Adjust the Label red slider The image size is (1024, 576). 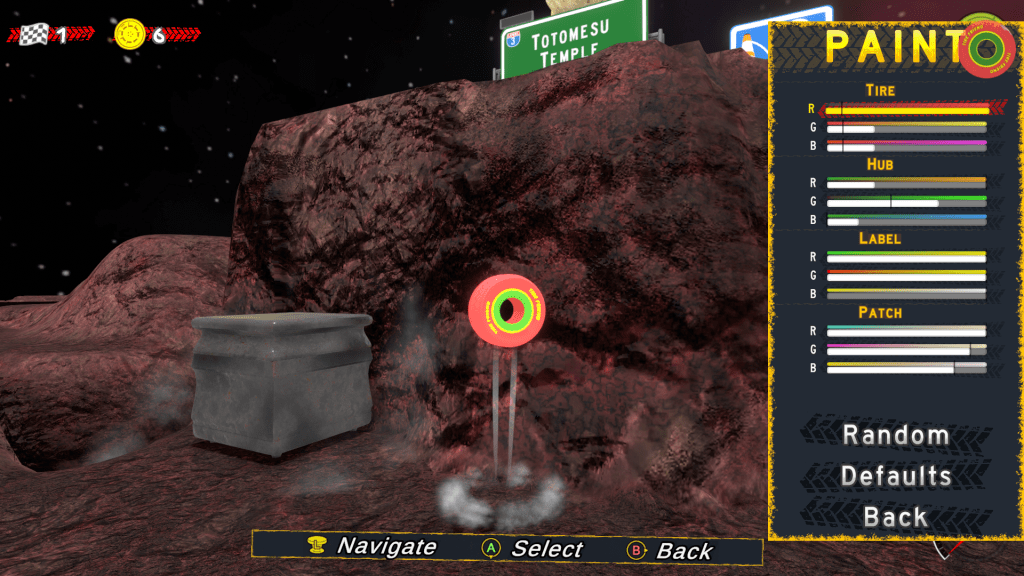(x=906, y=257)
